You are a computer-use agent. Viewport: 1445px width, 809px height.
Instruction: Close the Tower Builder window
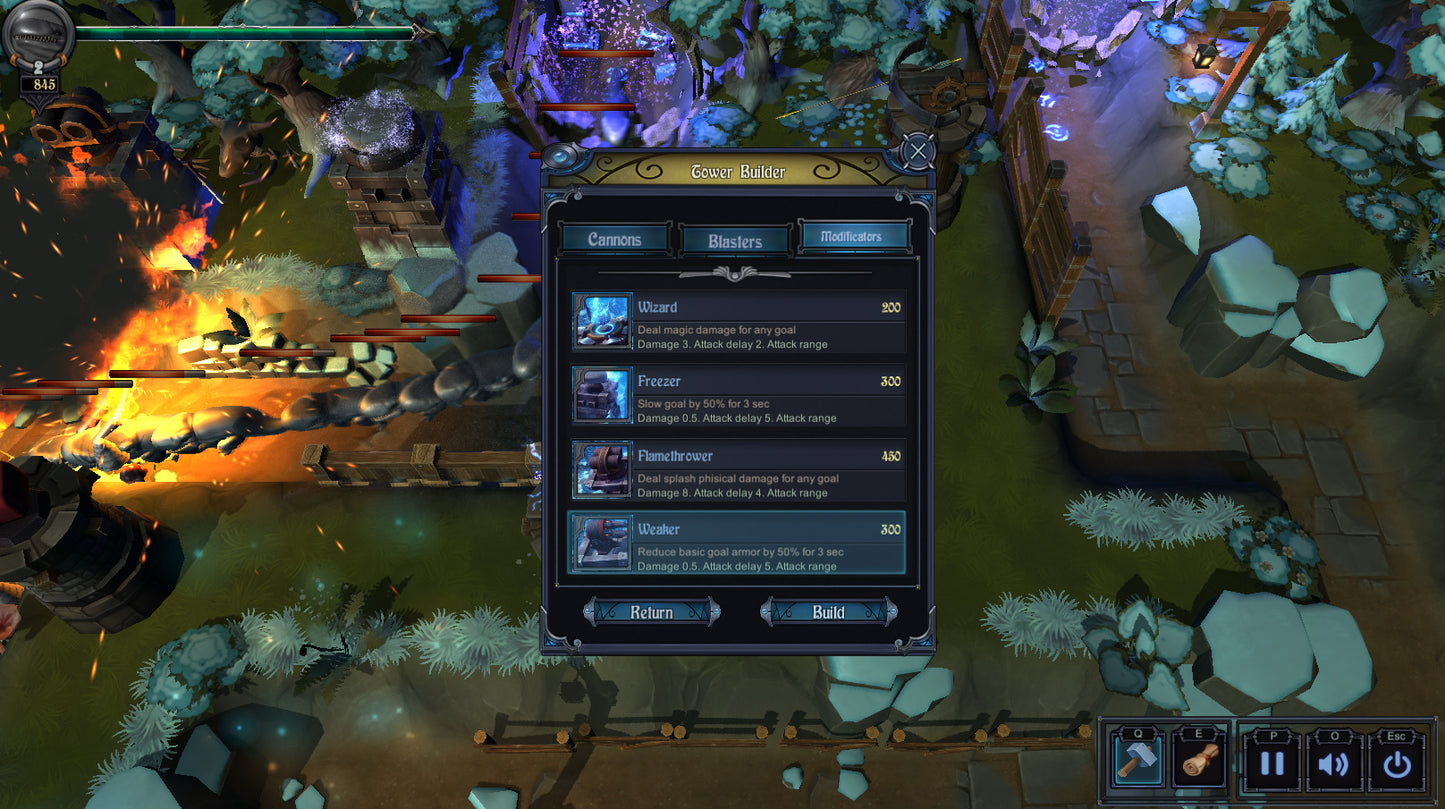click(917, 152)
